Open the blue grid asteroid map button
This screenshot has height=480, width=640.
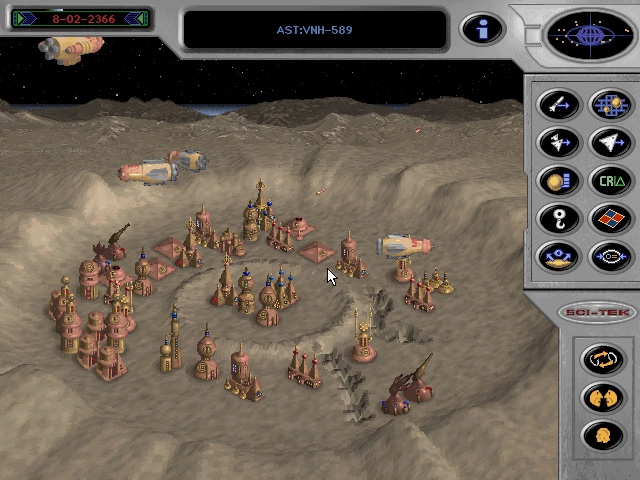pyautogui.click(x=609, y=105)
